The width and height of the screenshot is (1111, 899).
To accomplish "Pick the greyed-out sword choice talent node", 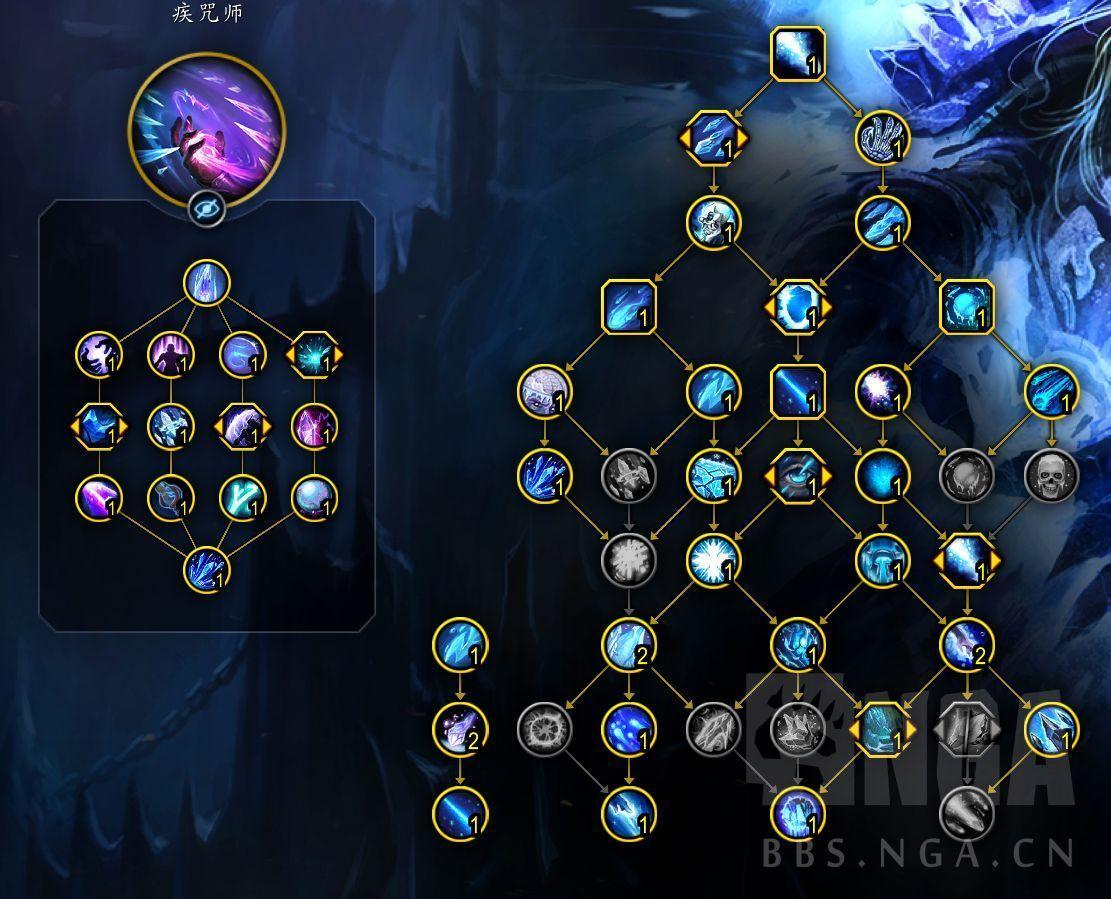I will coord(967,729).
